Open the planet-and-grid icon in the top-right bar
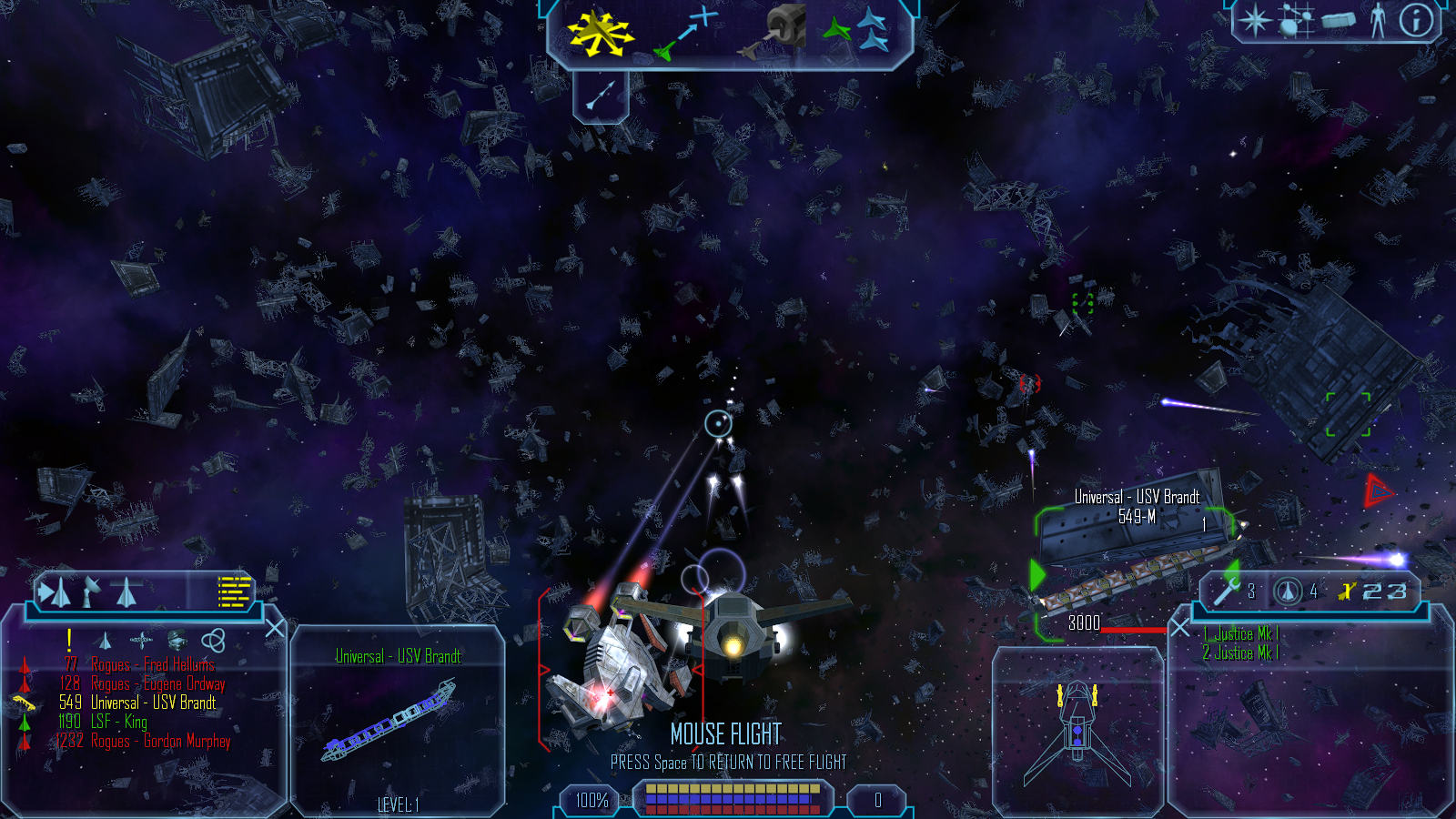 1297,20
